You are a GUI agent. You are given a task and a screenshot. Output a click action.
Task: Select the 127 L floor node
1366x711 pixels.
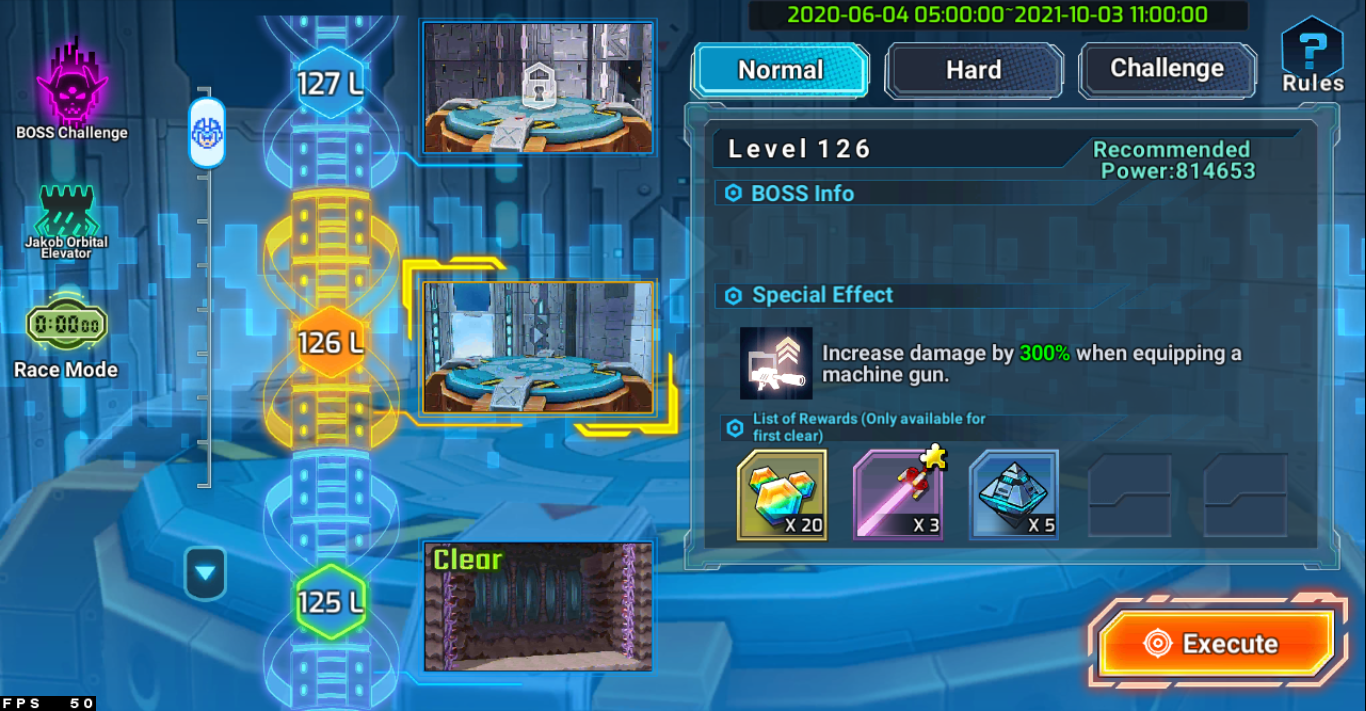[x=330, y=83]
